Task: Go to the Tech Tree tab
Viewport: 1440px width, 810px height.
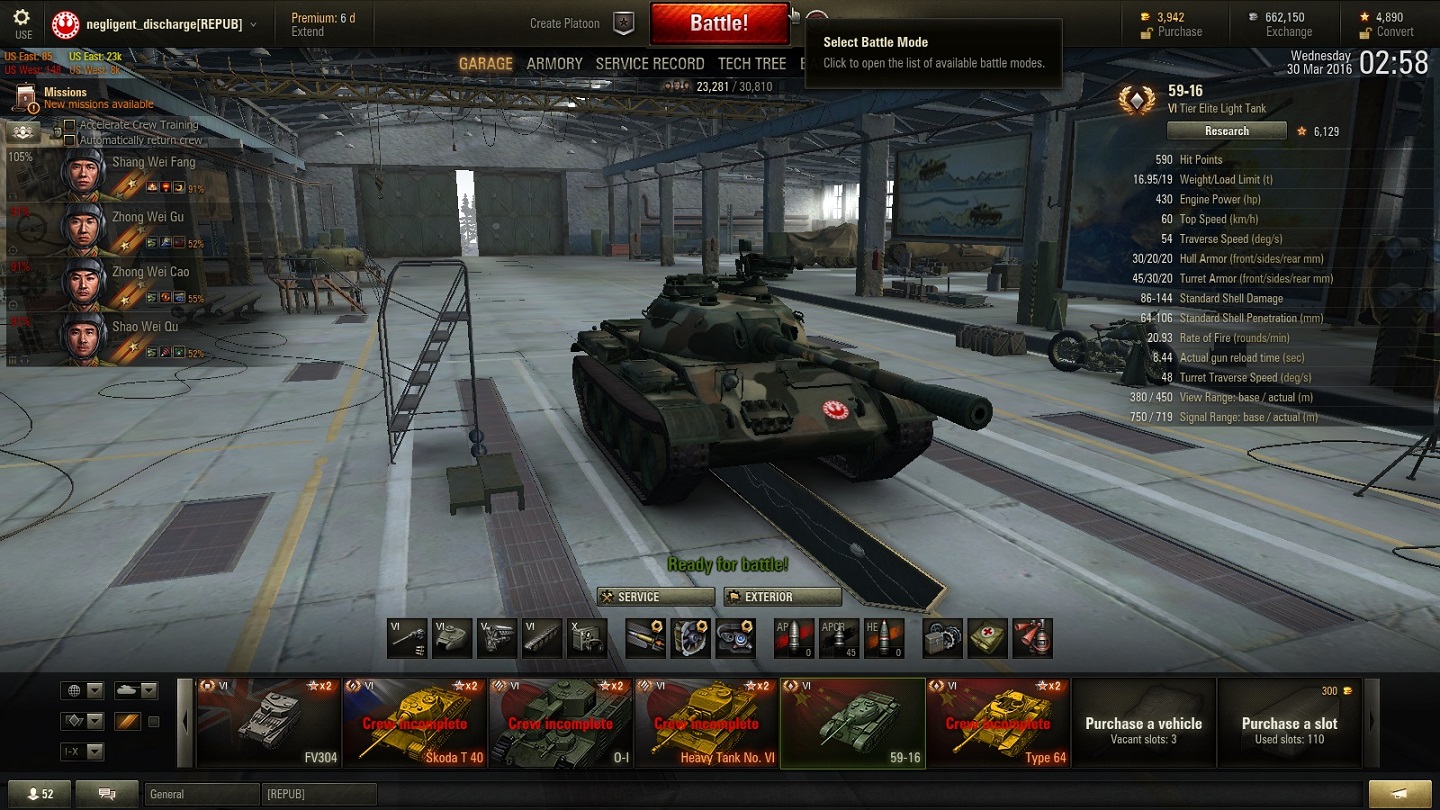Action: click(752, 64)
